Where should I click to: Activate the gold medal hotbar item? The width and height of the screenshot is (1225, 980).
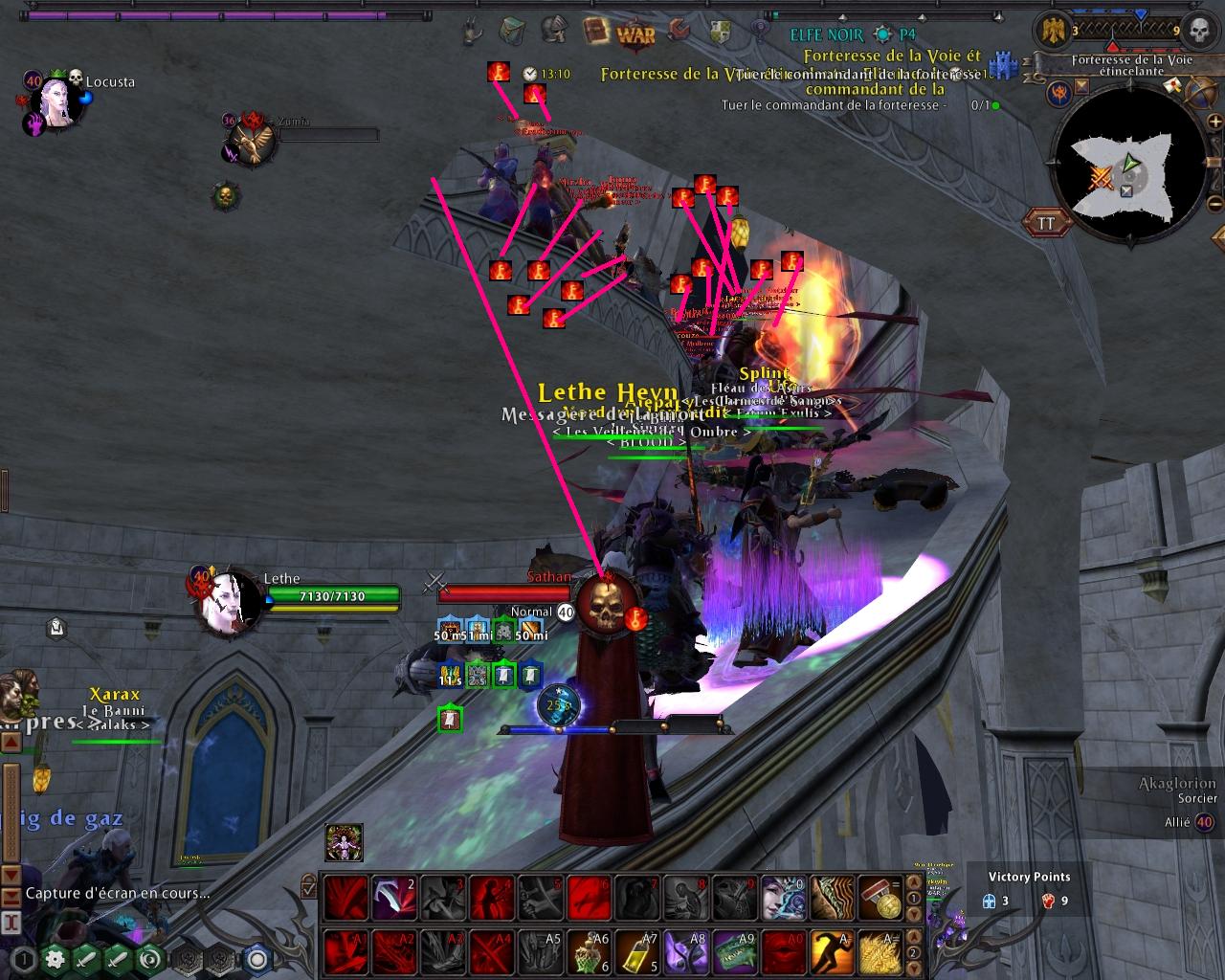pyautogui.click(x=880, y=898)
